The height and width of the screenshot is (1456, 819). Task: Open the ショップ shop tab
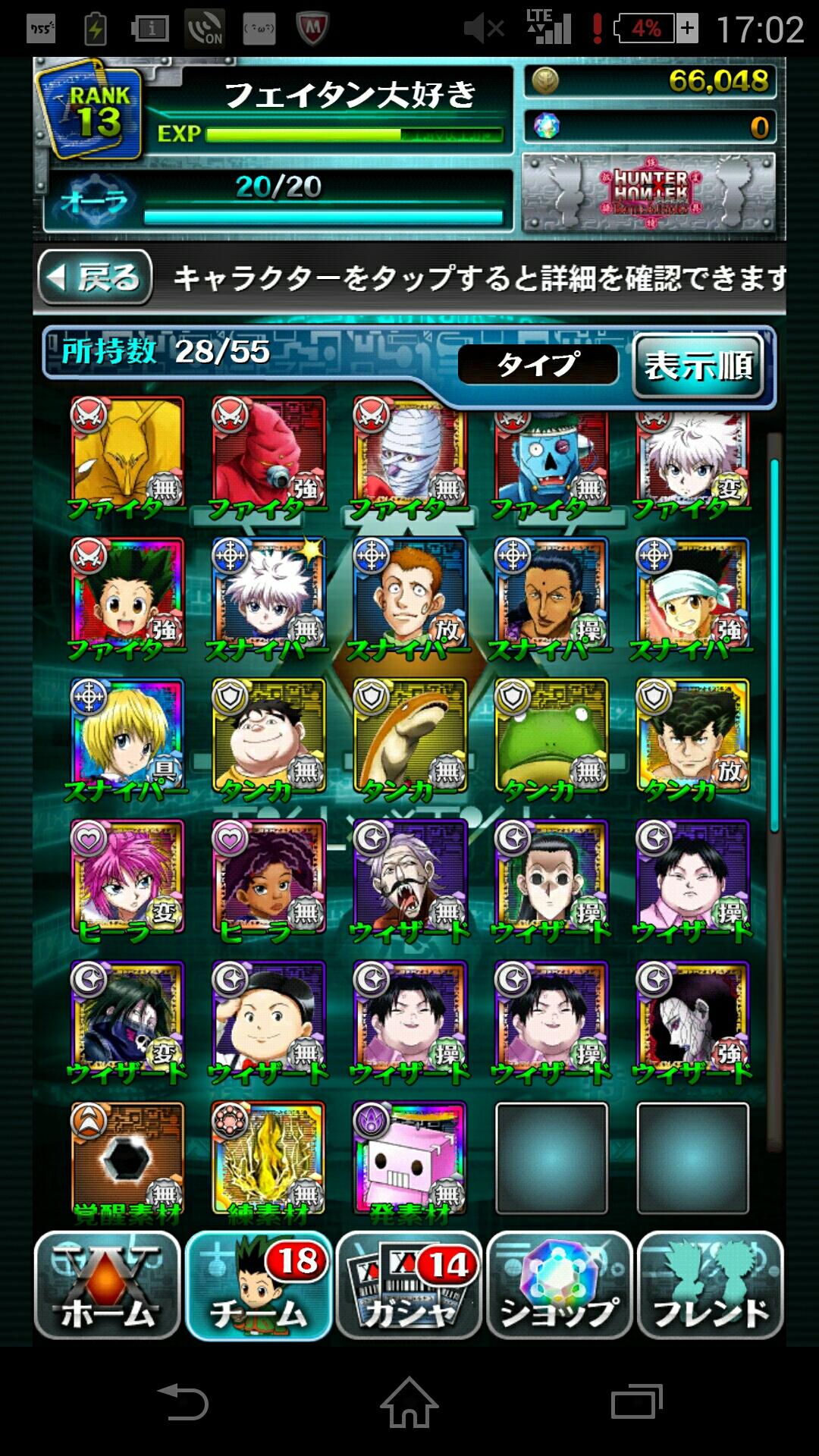click(x=560, y=1285)
